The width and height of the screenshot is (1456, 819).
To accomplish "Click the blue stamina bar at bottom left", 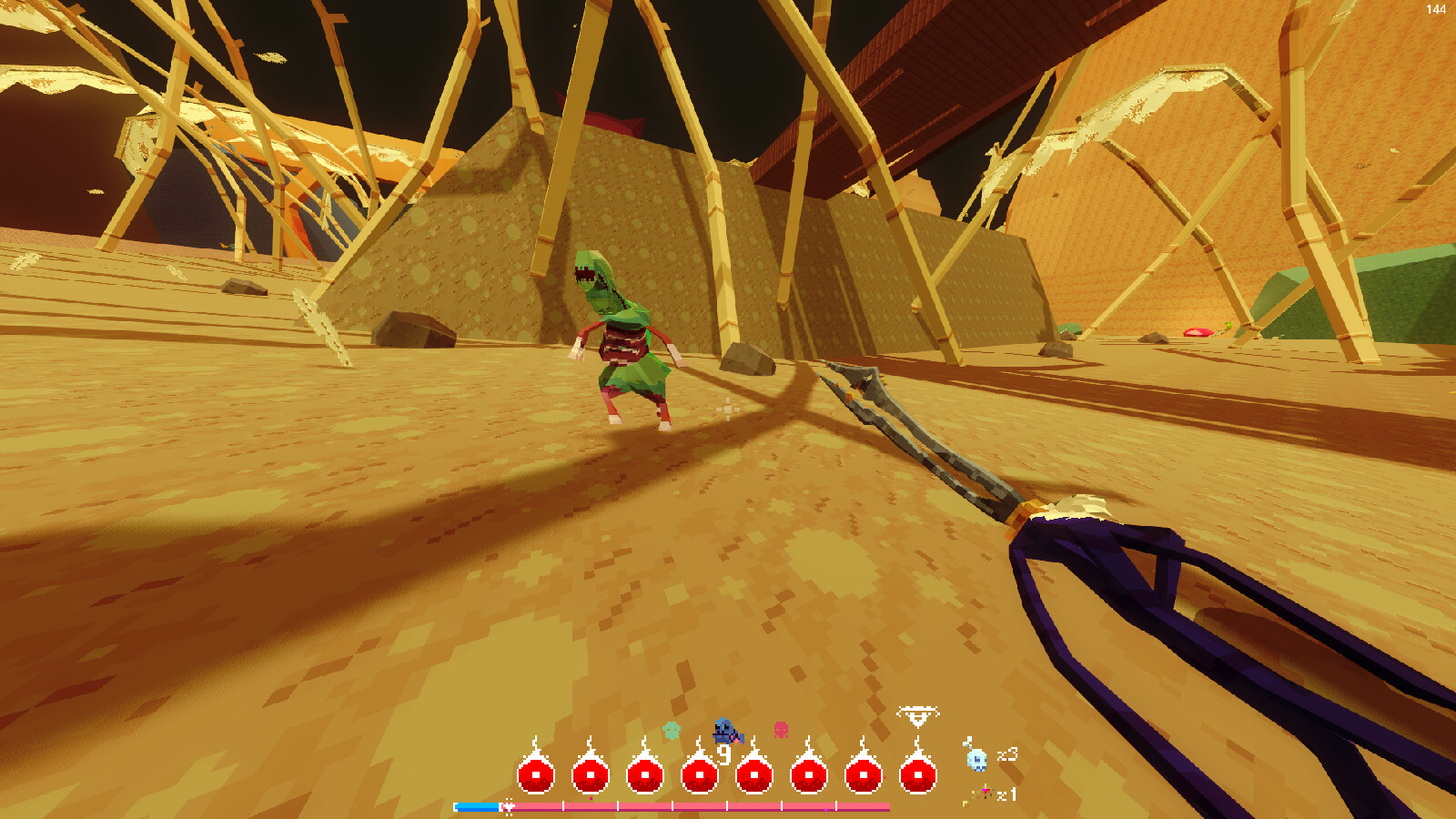I will click(x=475, y=805).
